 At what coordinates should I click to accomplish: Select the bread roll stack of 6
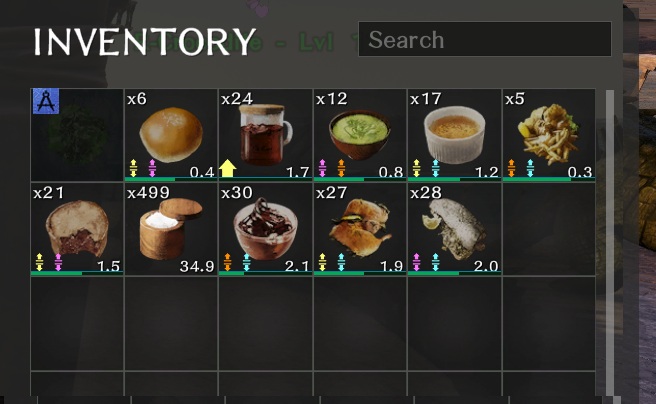pyautogui.click(x=171, y=135)
